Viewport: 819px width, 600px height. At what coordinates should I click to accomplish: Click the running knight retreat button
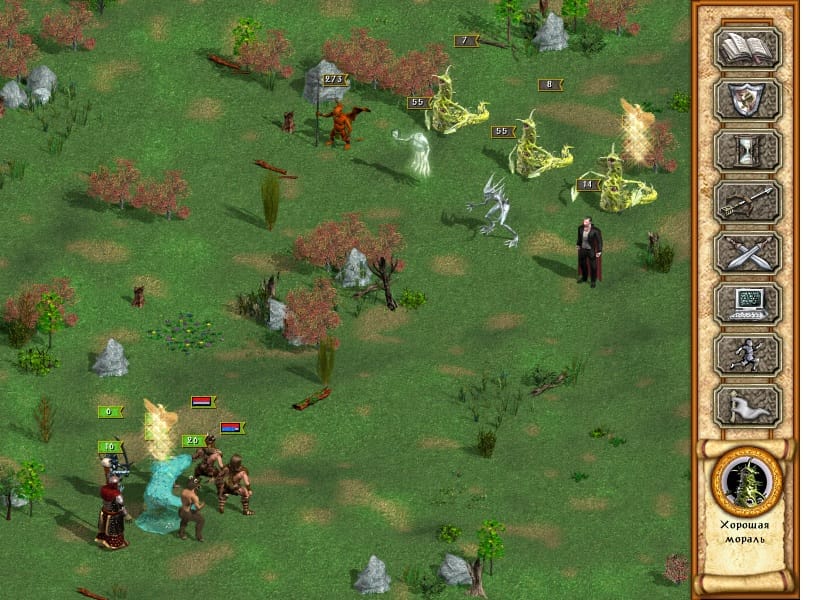point(746,355)
